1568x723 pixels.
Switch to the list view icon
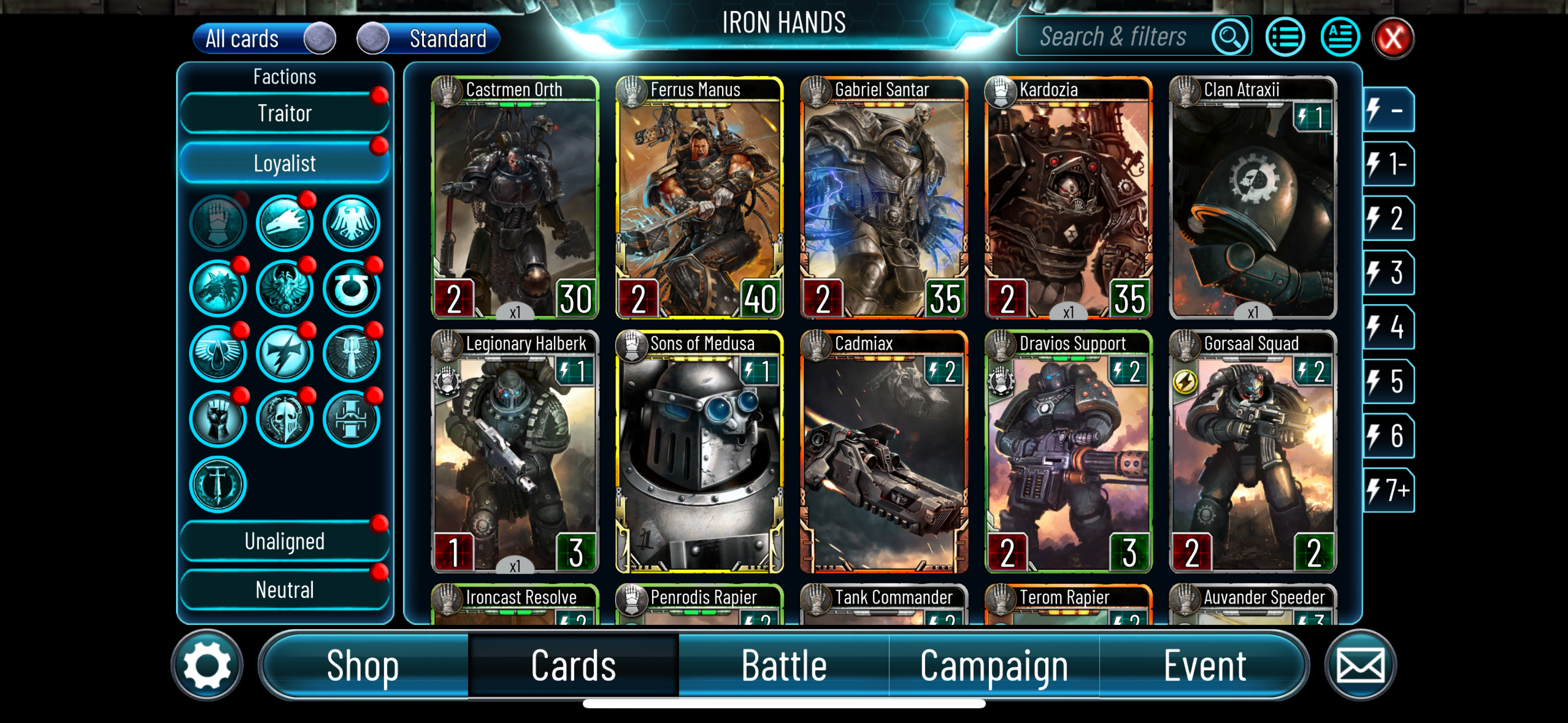pos(1284,38)
